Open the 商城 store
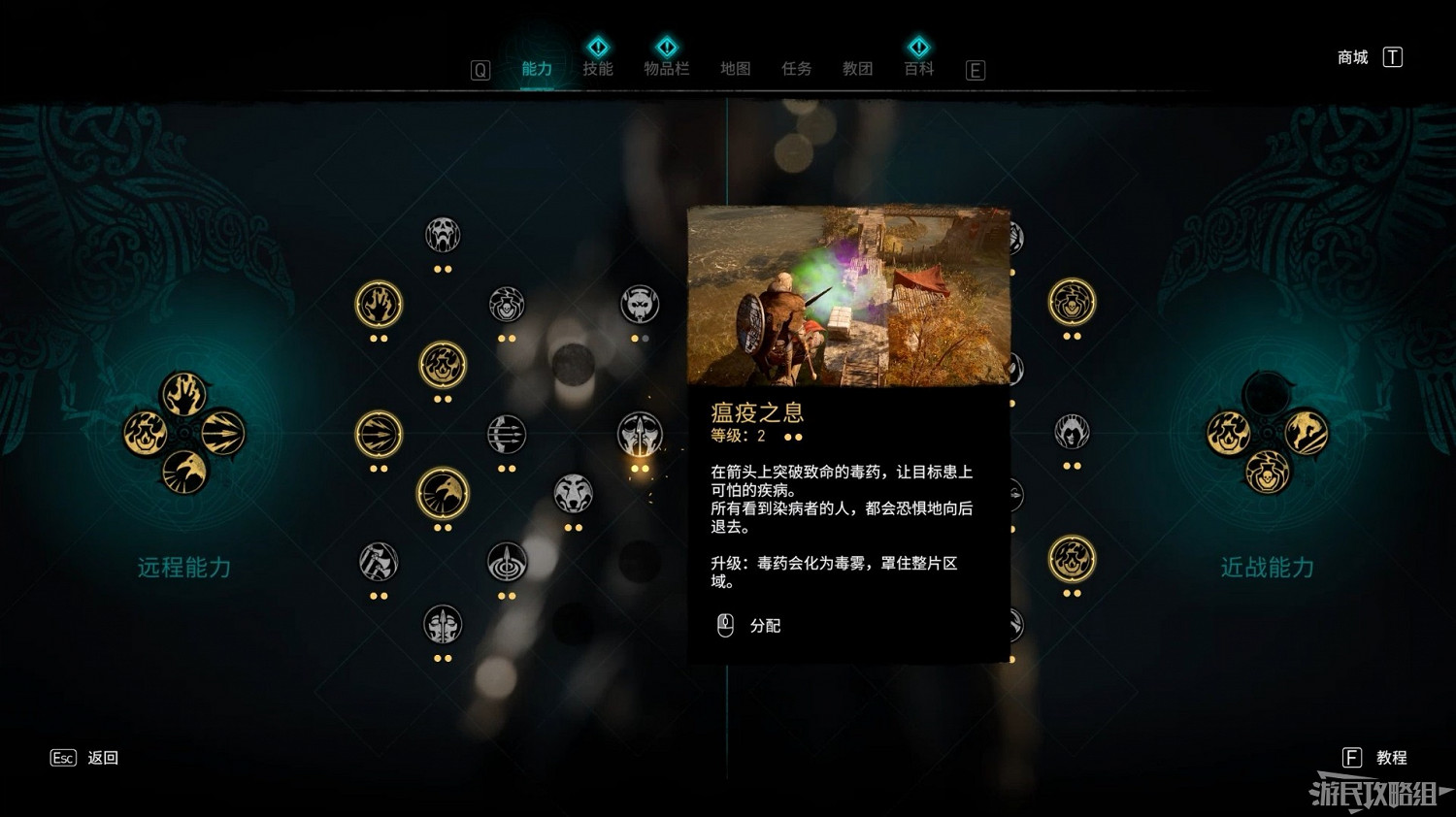Screen dimensions: 1456x817 coord(1351,57)
